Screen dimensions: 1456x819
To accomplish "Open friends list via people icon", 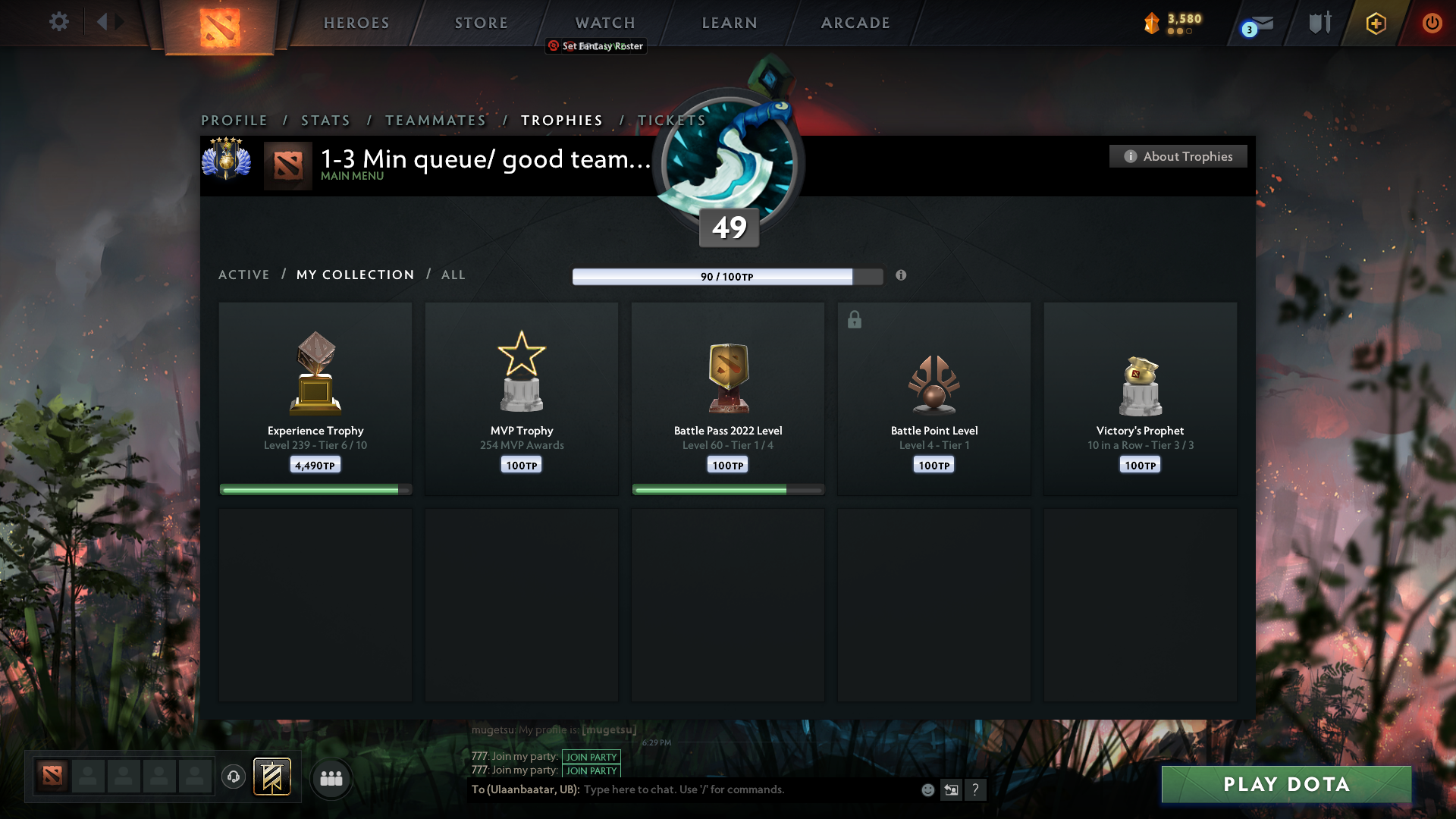I will tap(331, 778).
